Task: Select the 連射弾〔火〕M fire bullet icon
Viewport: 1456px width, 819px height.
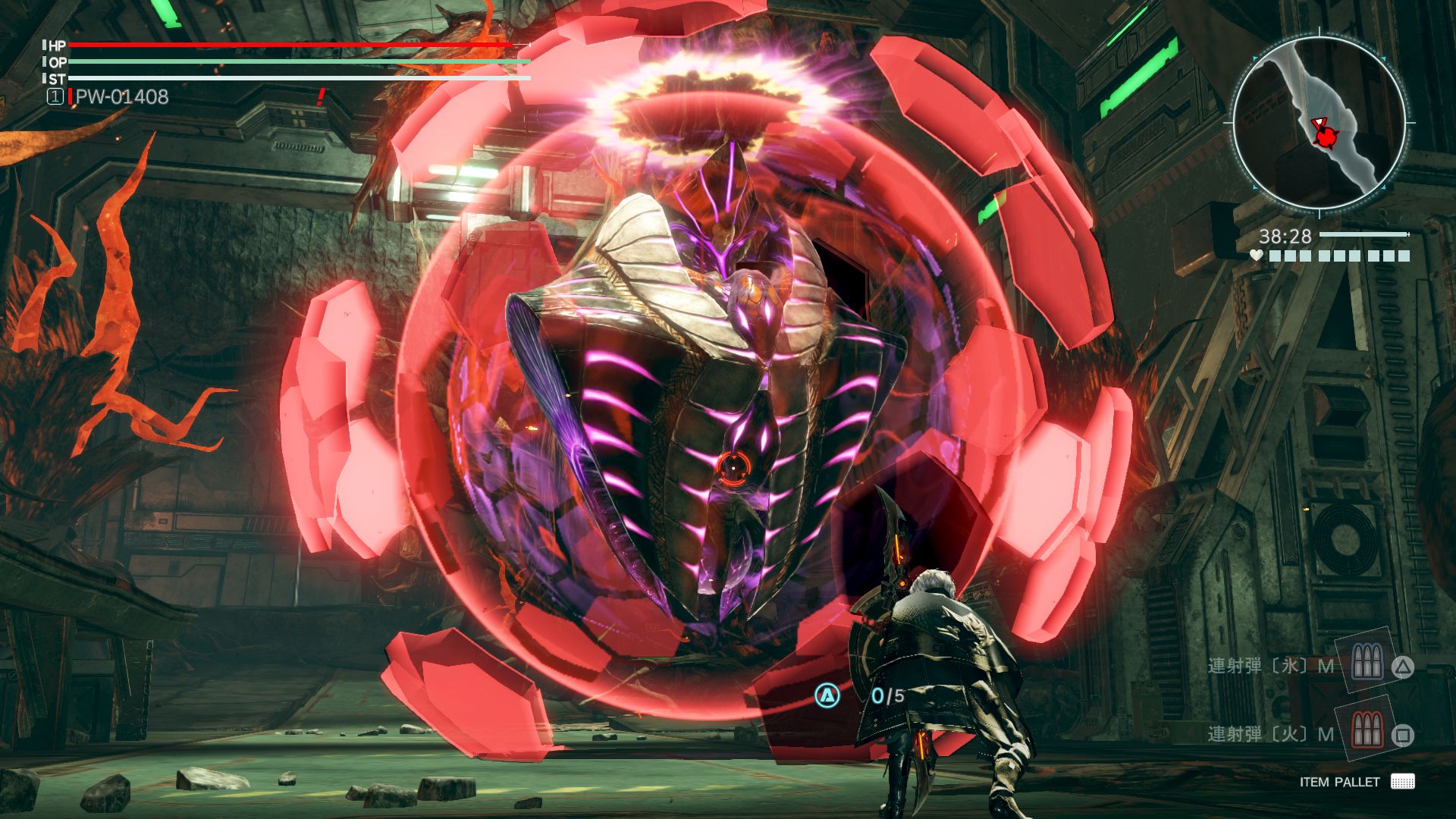Action: 1367,732
